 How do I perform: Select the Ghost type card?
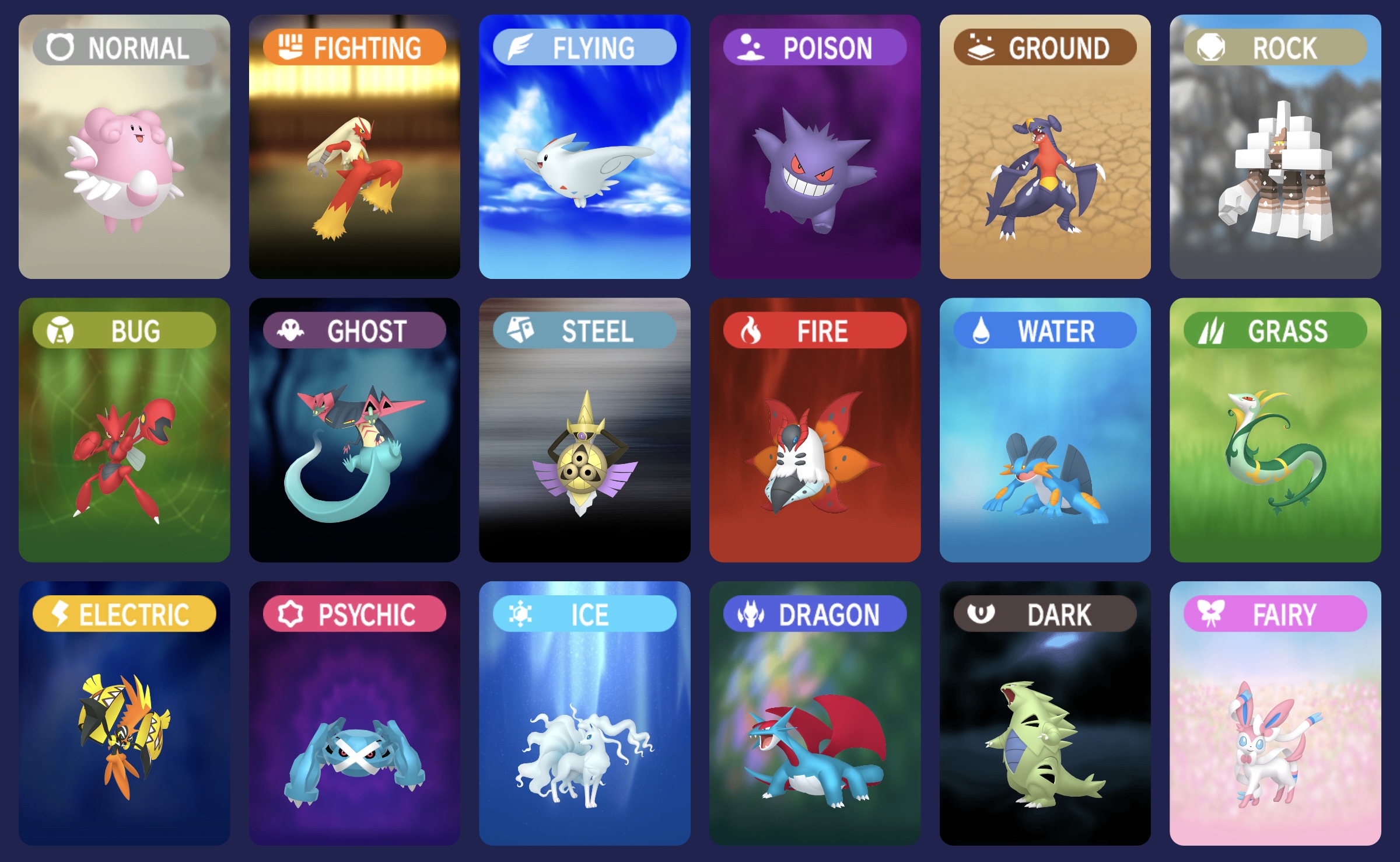[354, 430]
